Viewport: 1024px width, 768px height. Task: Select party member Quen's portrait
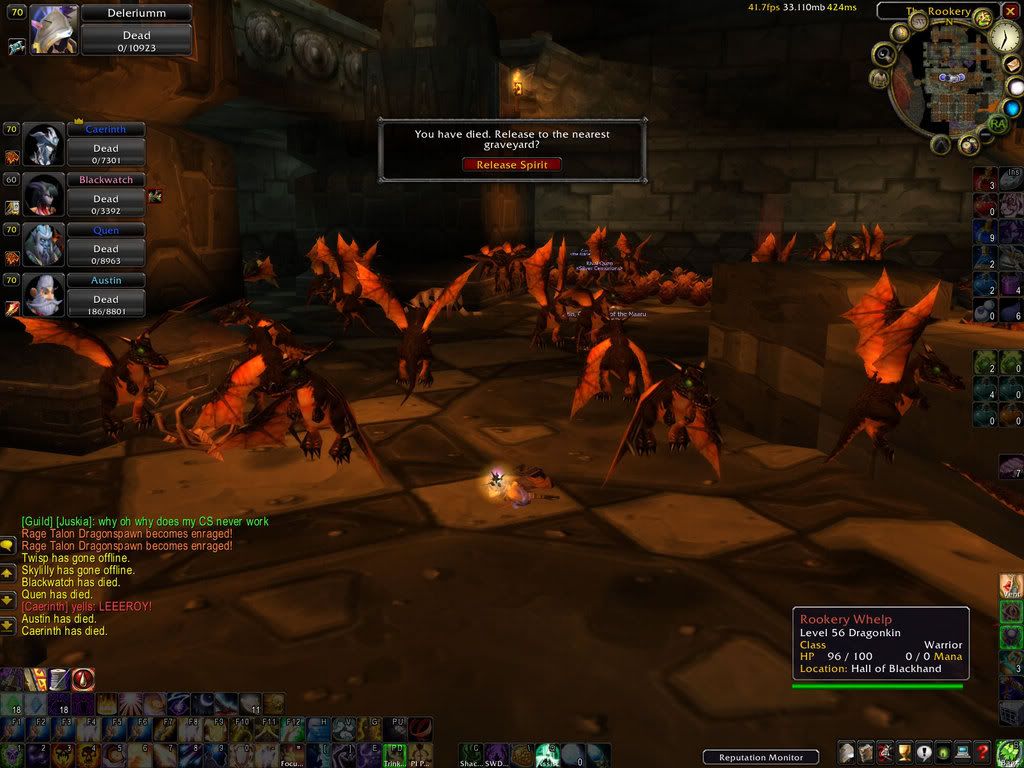click(43, 246)
